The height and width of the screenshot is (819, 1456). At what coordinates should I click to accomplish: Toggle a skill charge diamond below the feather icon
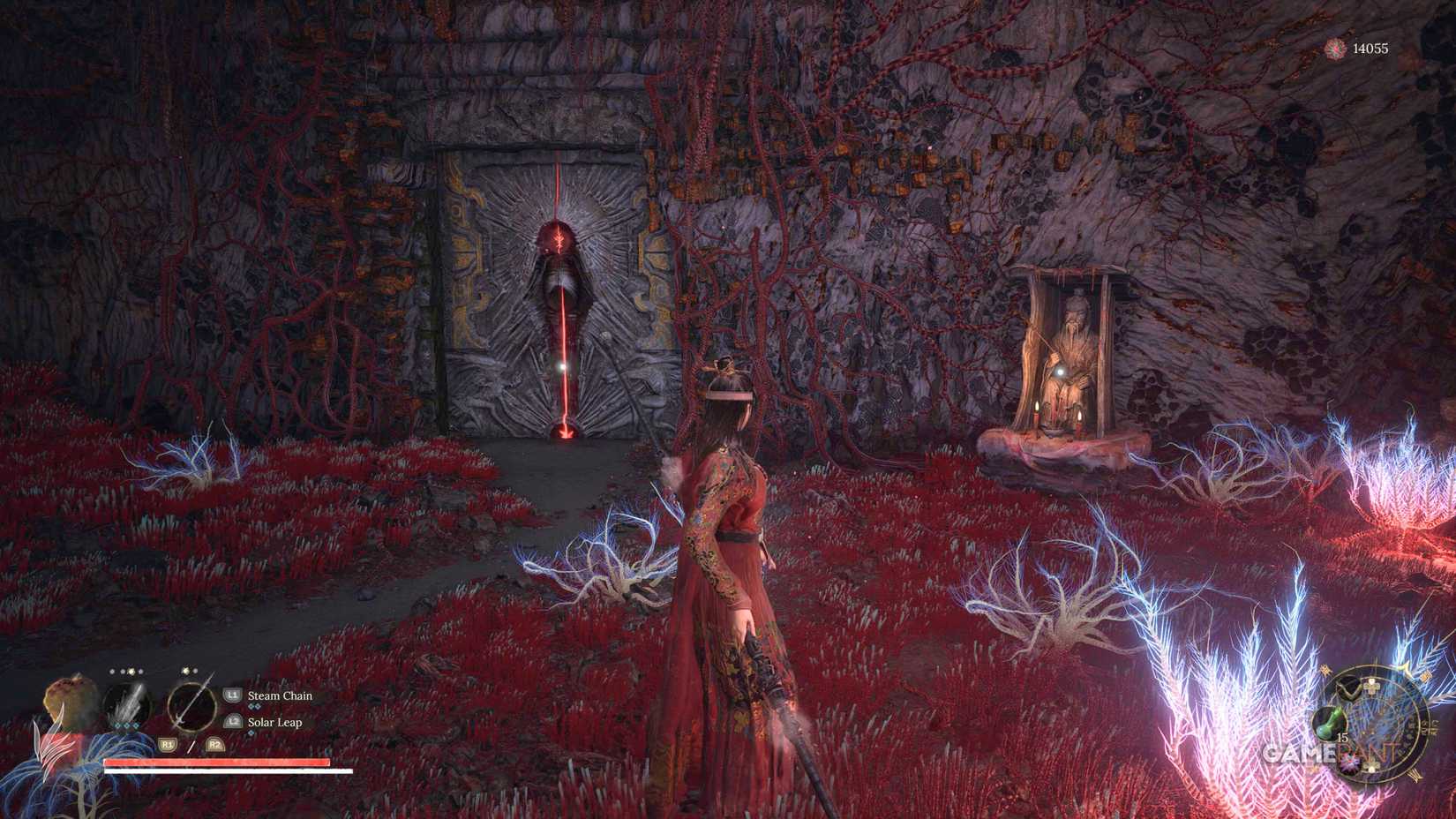[x=125, y=726]
